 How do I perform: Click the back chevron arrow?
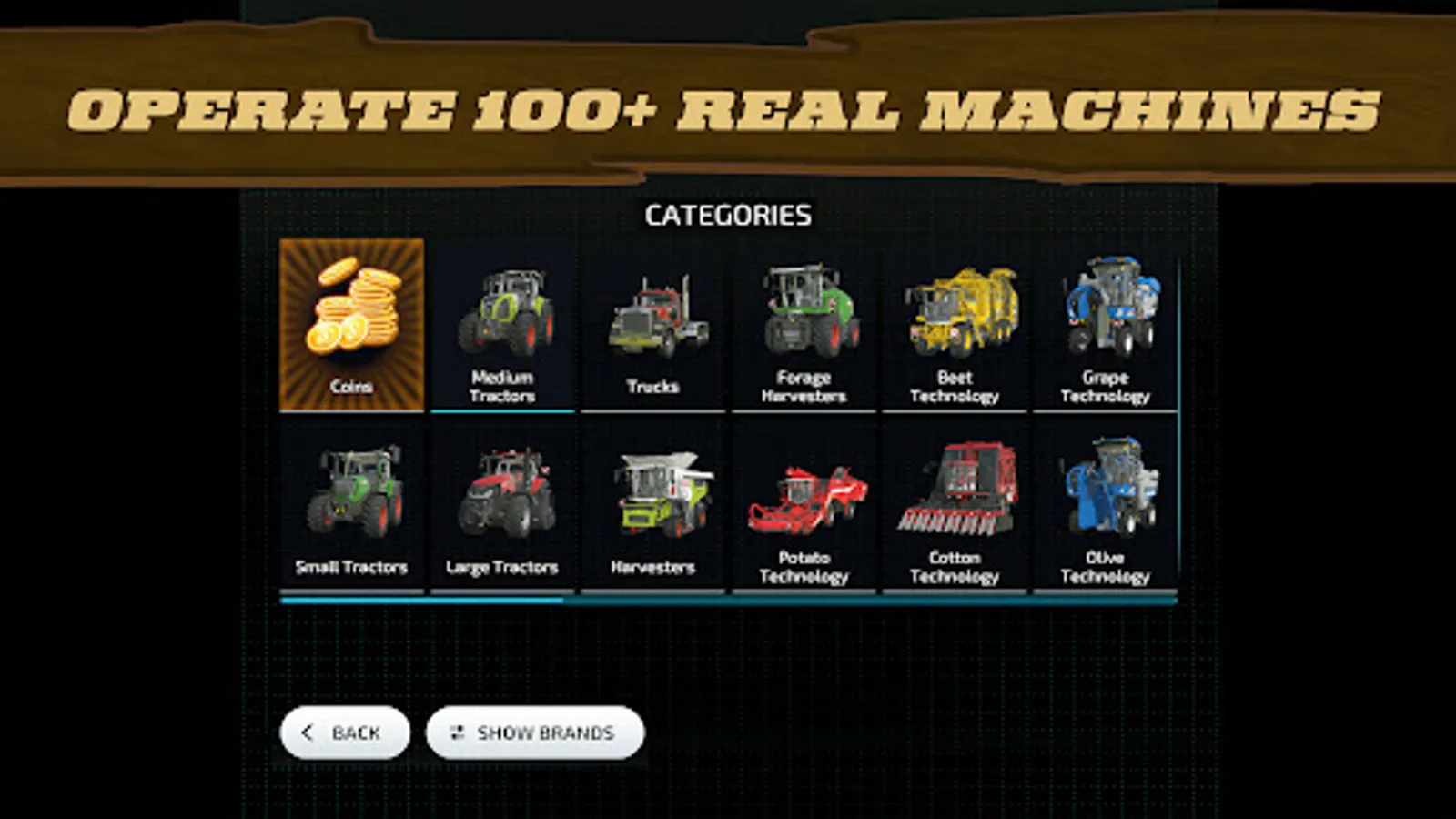pos(308,733)
